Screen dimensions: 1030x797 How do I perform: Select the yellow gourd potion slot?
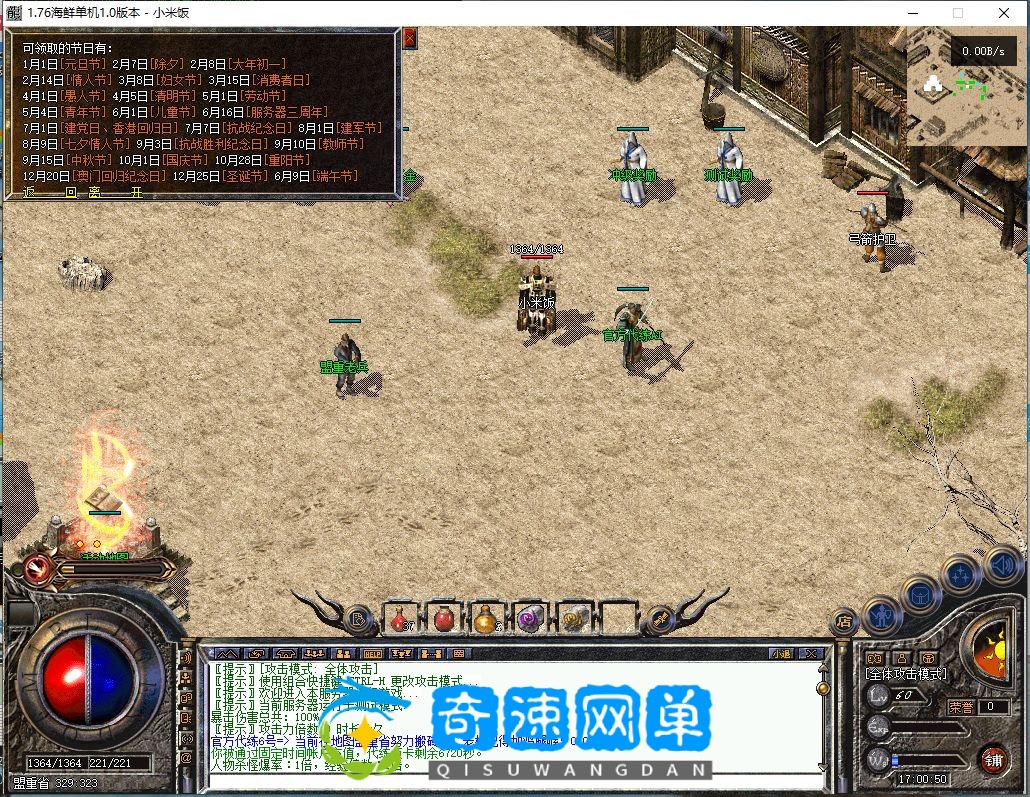[485, 620]
